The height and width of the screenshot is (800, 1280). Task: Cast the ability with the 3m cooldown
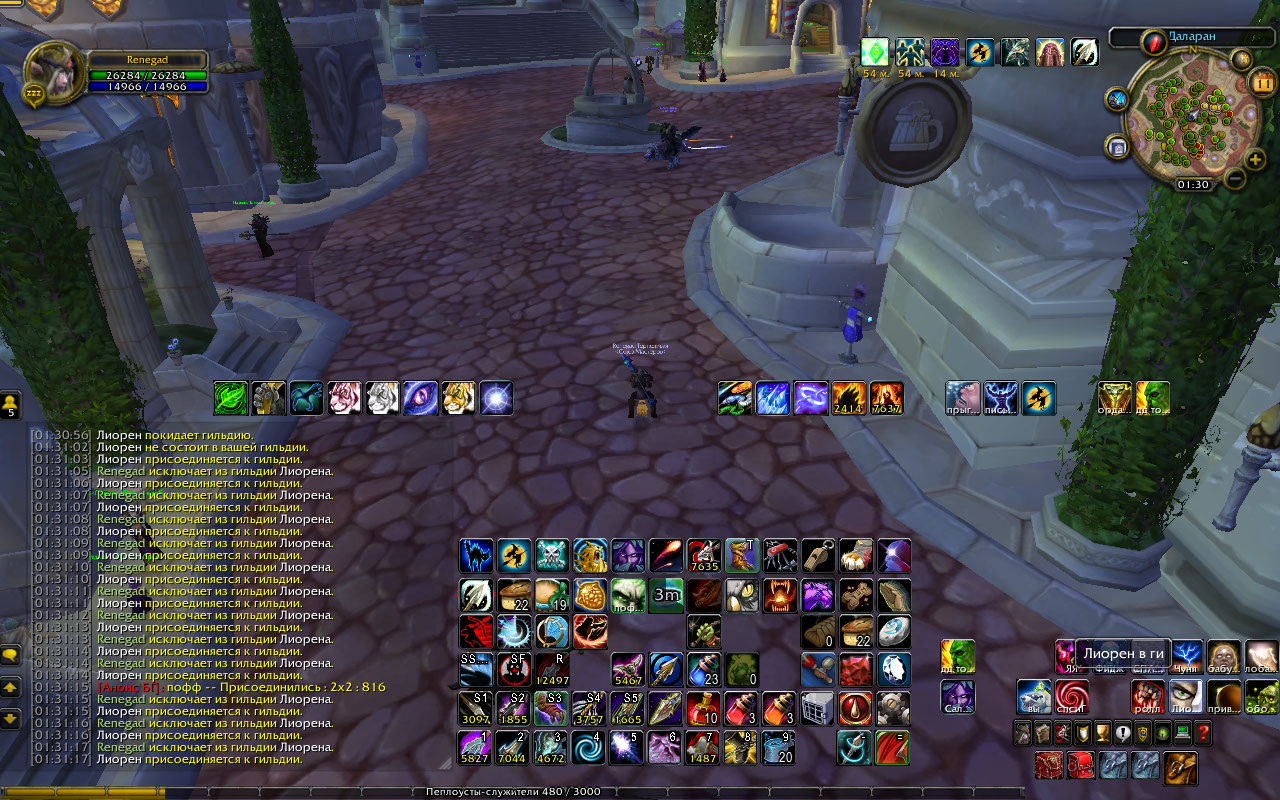point(665,594)
